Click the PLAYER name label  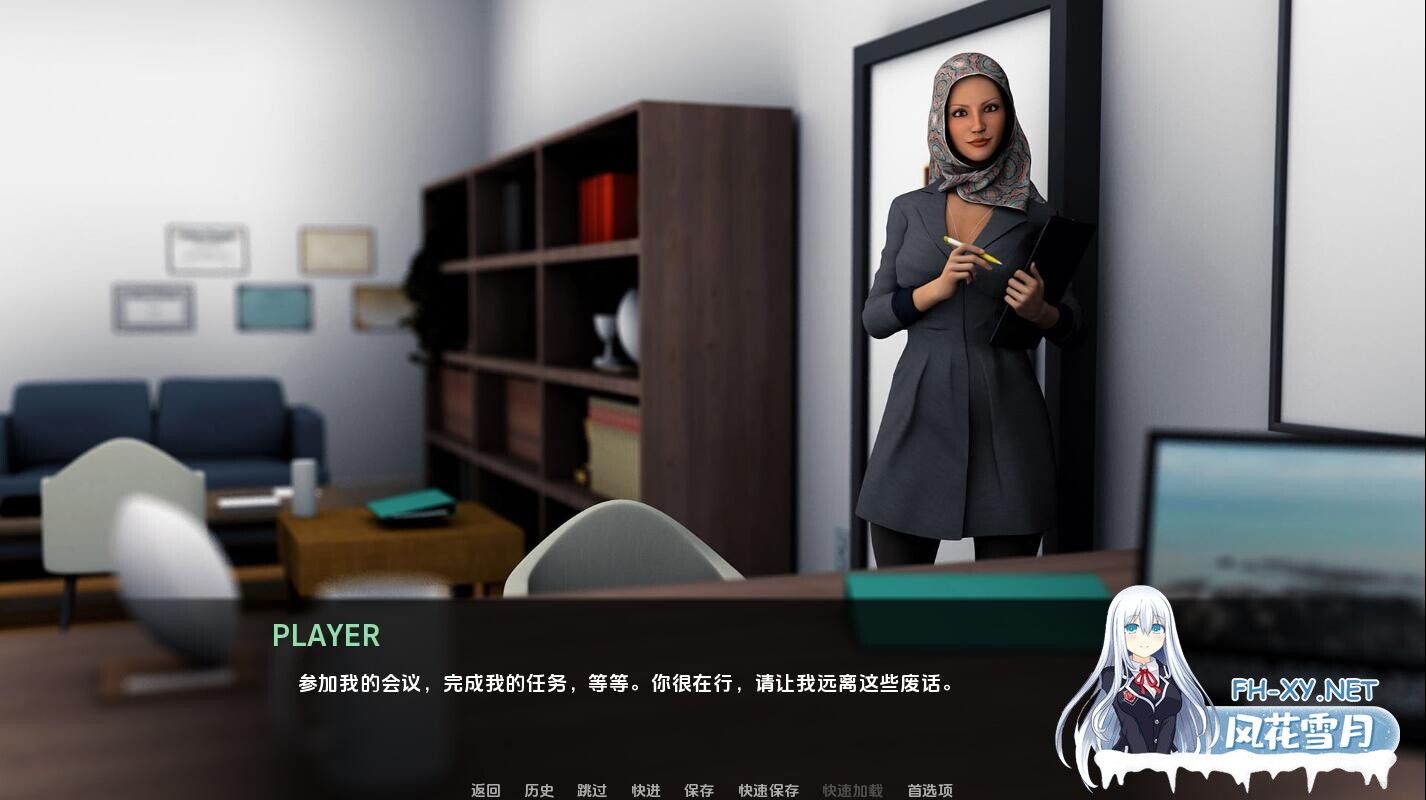point(326,636)
